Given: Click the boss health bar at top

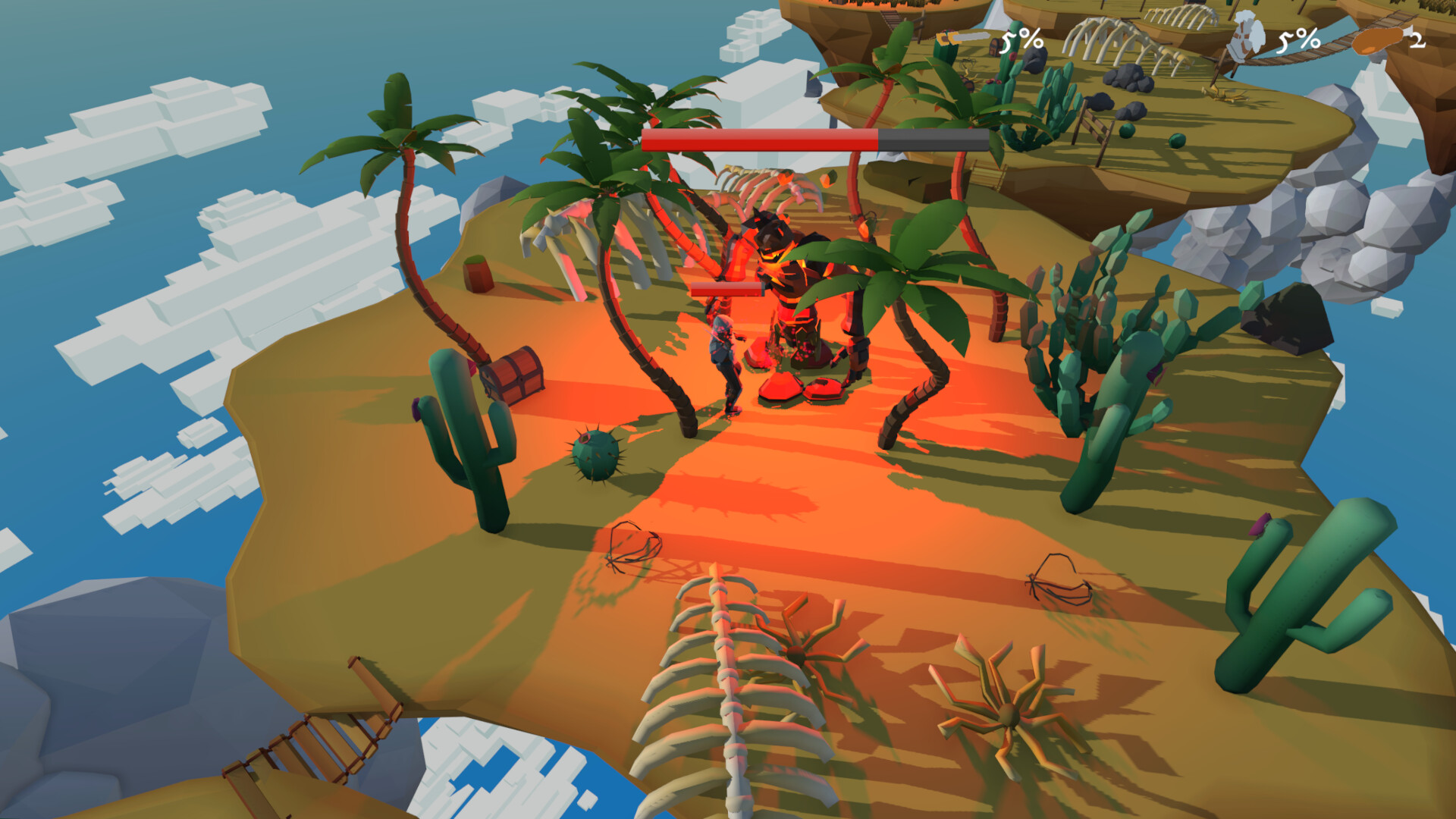Looking at the screenshot, I should (815, 140).
